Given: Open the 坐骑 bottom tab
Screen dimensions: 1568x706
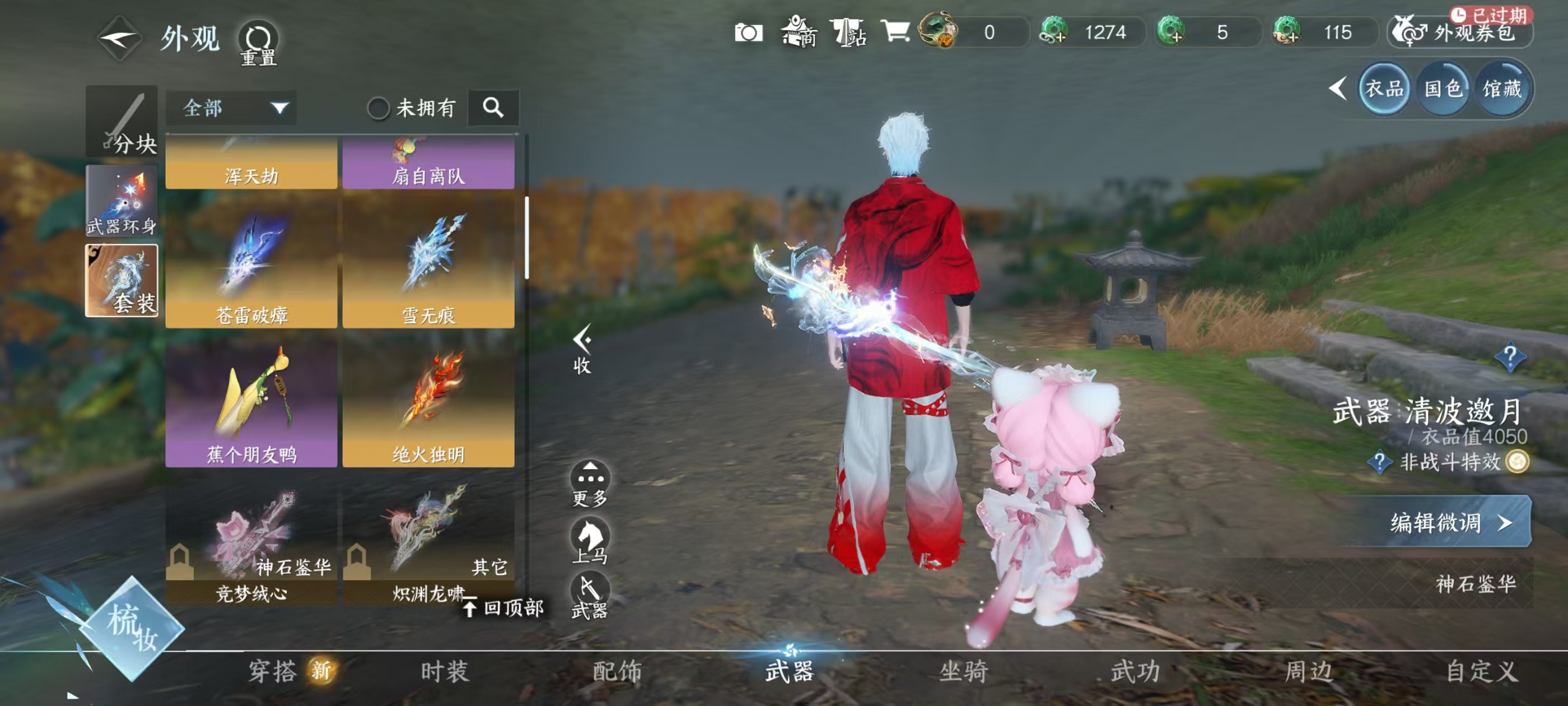Looking at the screenshot, I should pyautogui.click(x=963, y=671).
